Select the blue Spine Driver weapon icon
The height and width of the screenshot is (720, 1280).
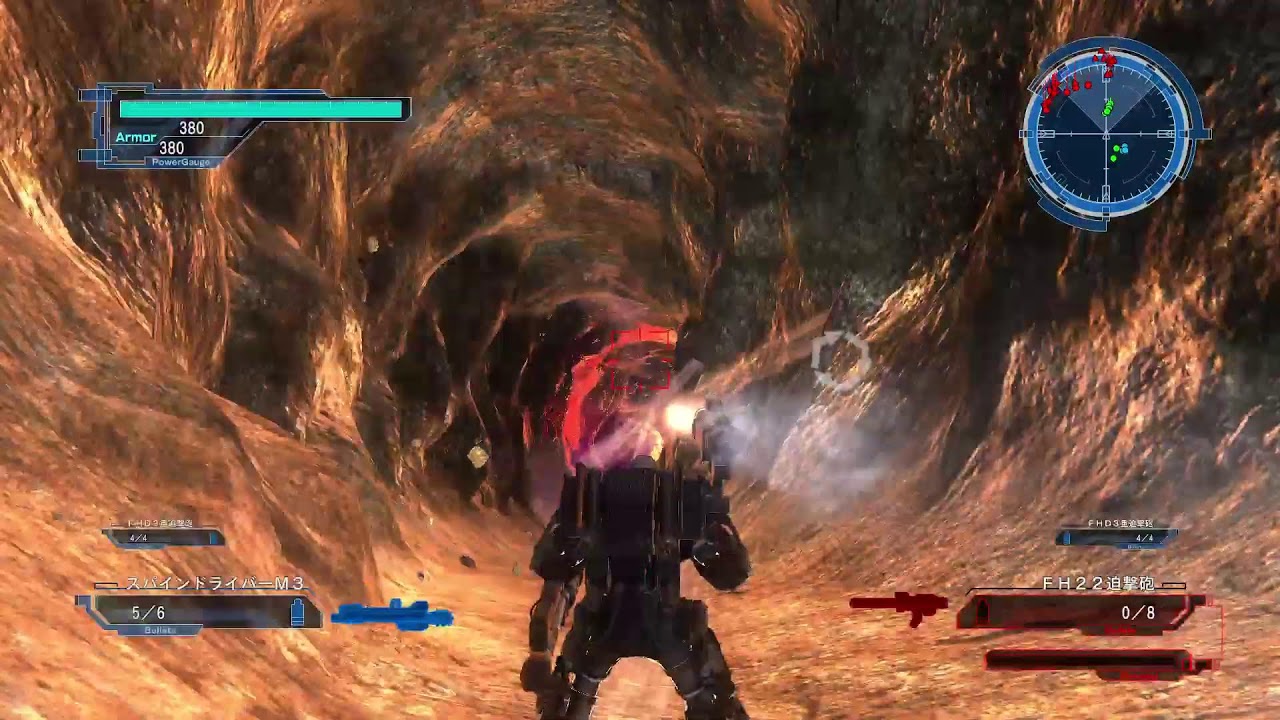coord(392,613)
